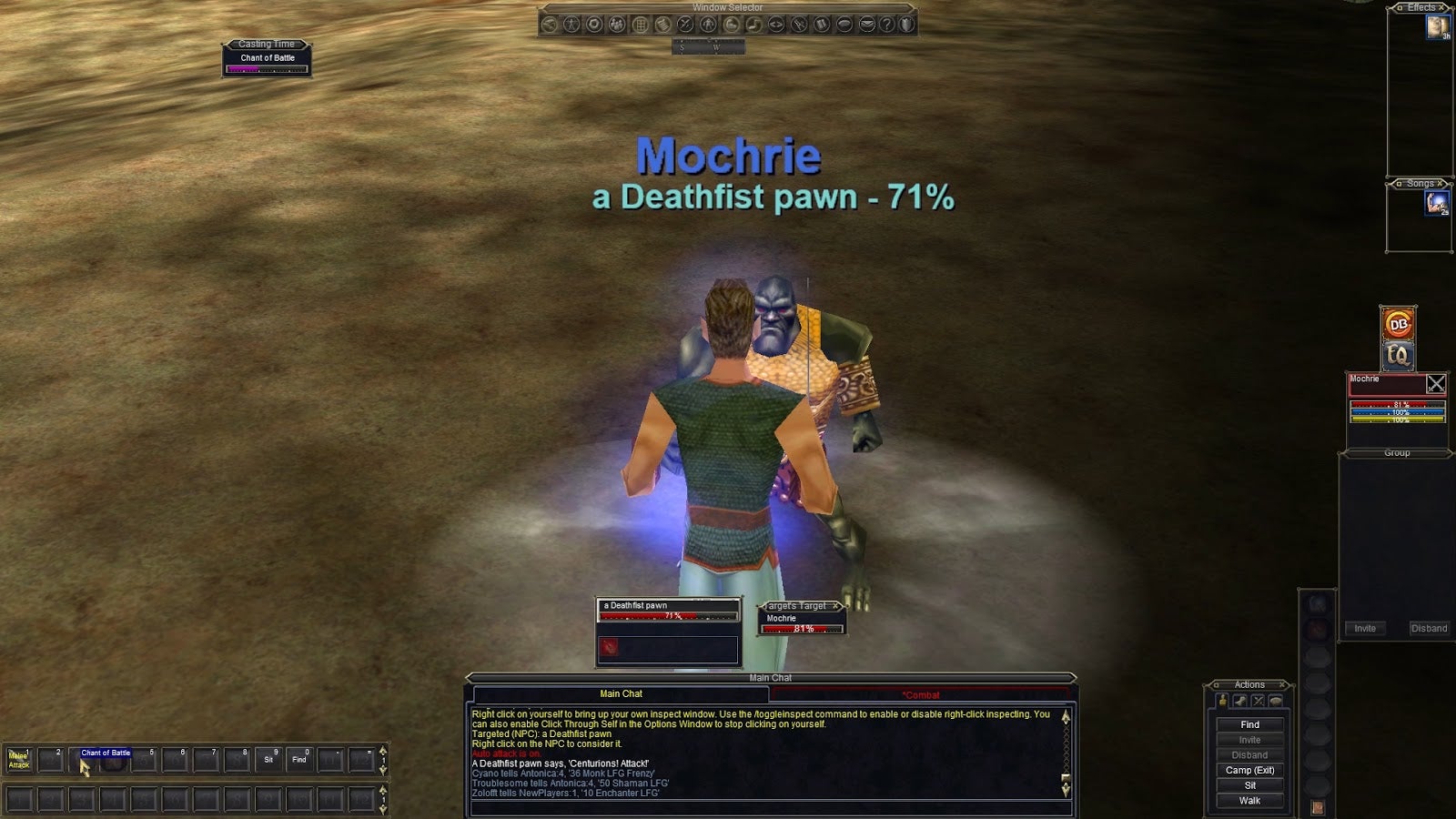The image size is (1456, 819).
Task: Click Sit in the Actions window
Action: click(x=1249, y=785)
